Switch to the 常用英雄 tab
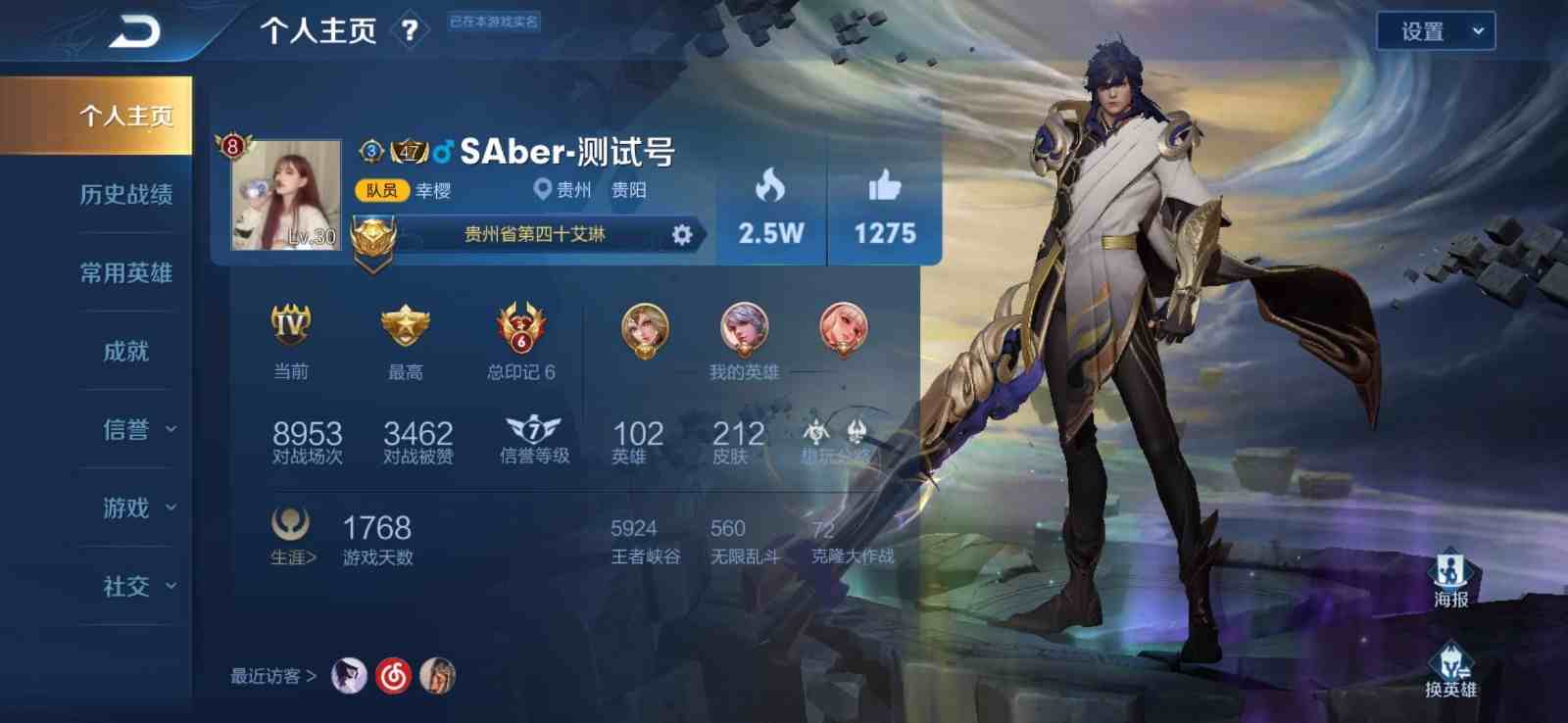This screenshot has width=1568, height=723. pos(125,273)
